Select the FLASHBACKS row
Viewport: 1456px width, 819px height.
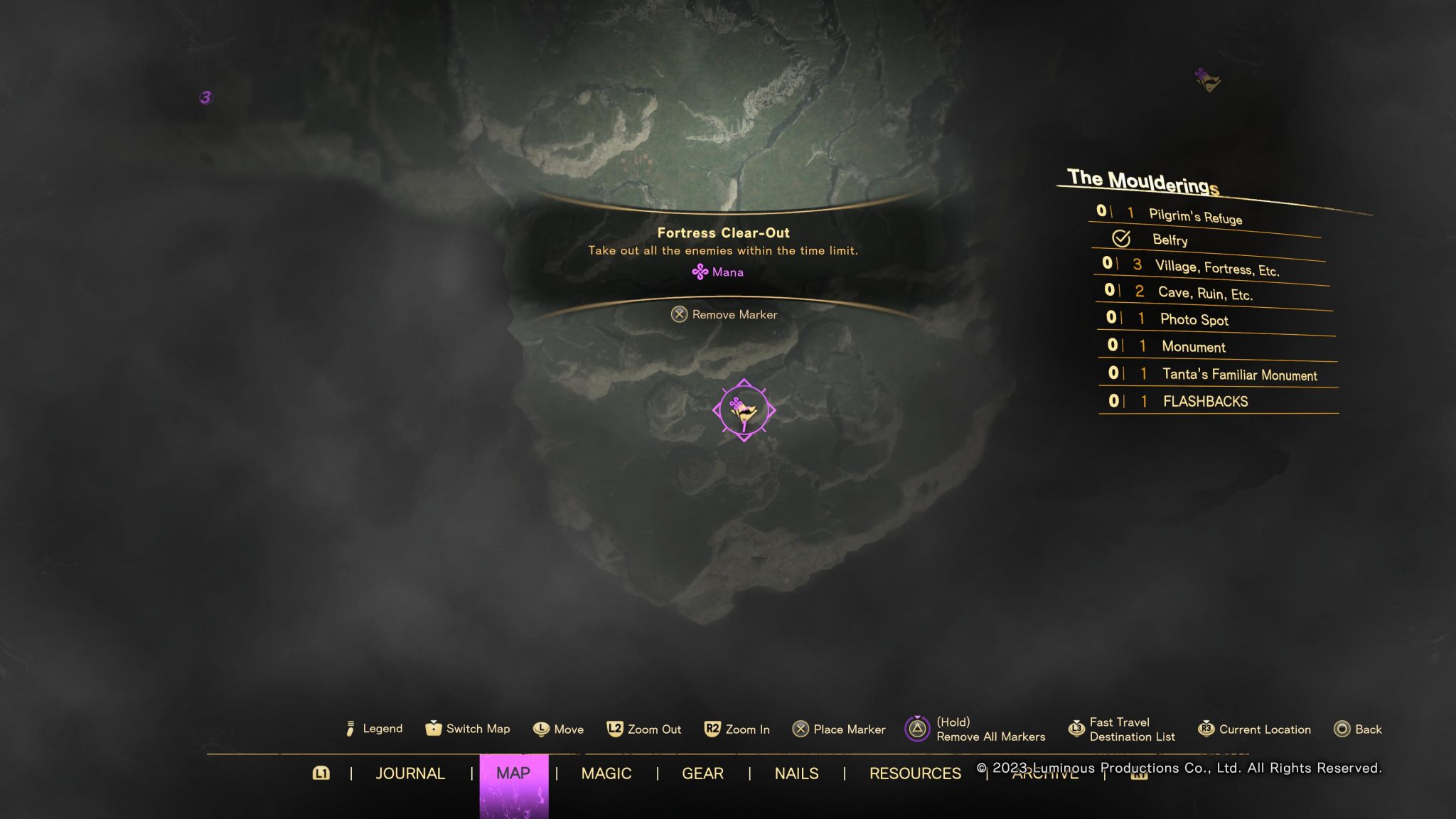[x=1205, y=402]
